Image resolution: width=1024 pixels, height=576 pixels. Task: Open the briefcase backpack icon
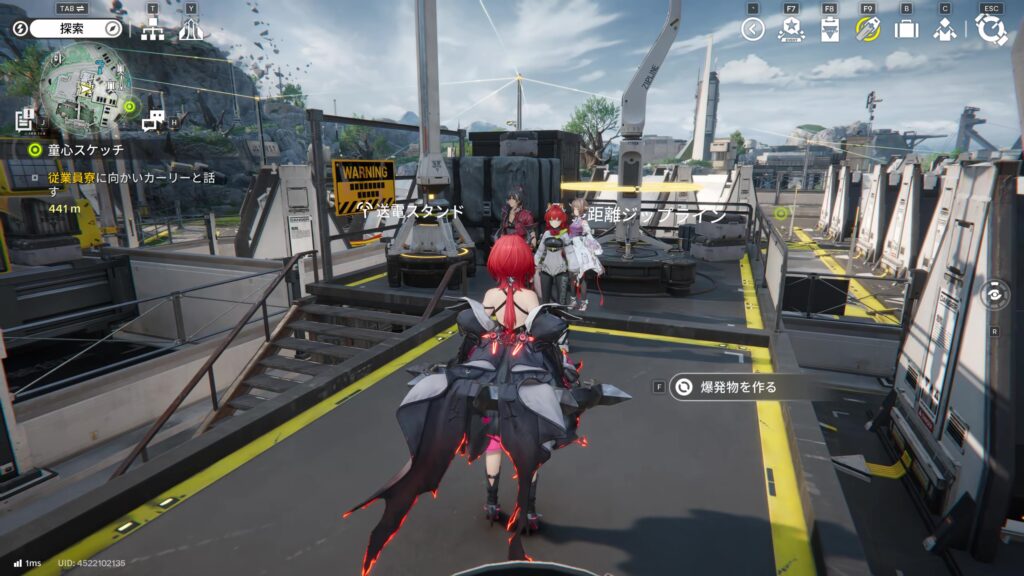pos(906,30)
